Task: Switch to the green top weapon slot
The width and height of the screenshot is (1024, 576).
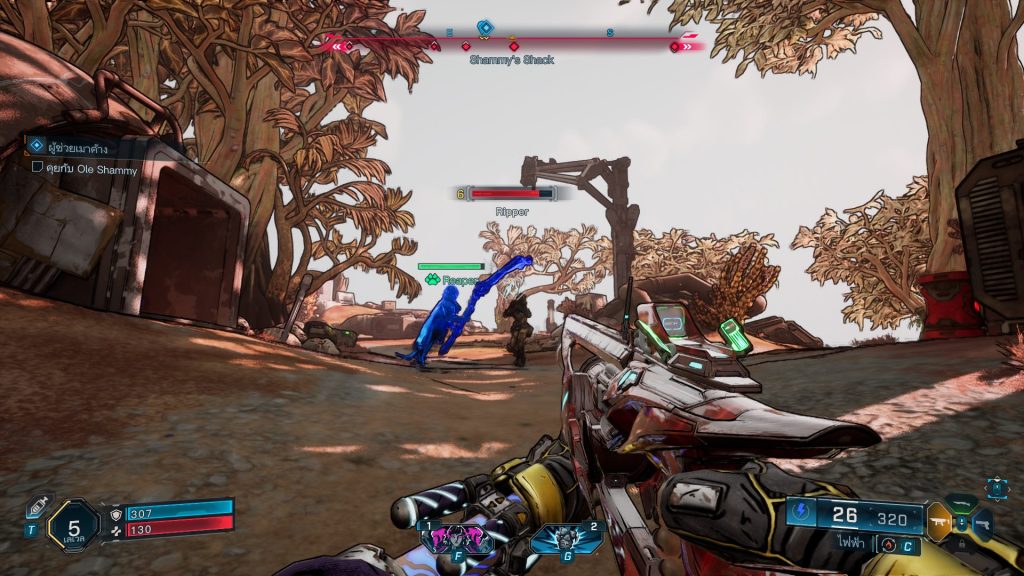Action: pyautogui.click(x=962, y=504)
